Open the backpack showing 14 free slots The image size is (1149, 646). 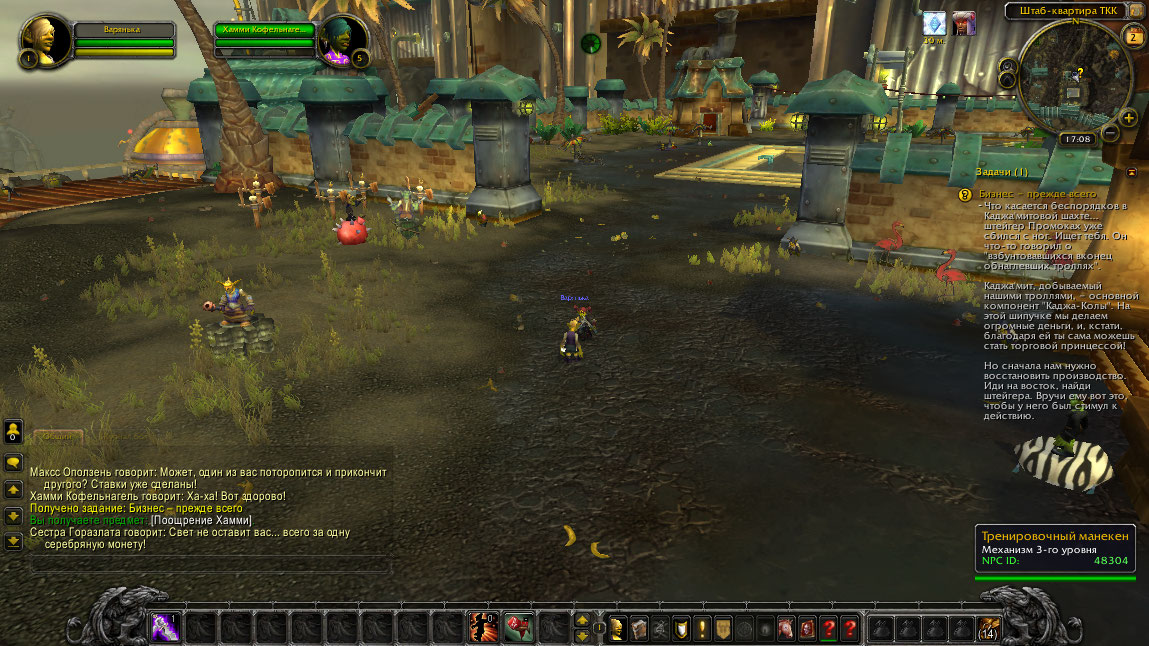tap(988, 628)
